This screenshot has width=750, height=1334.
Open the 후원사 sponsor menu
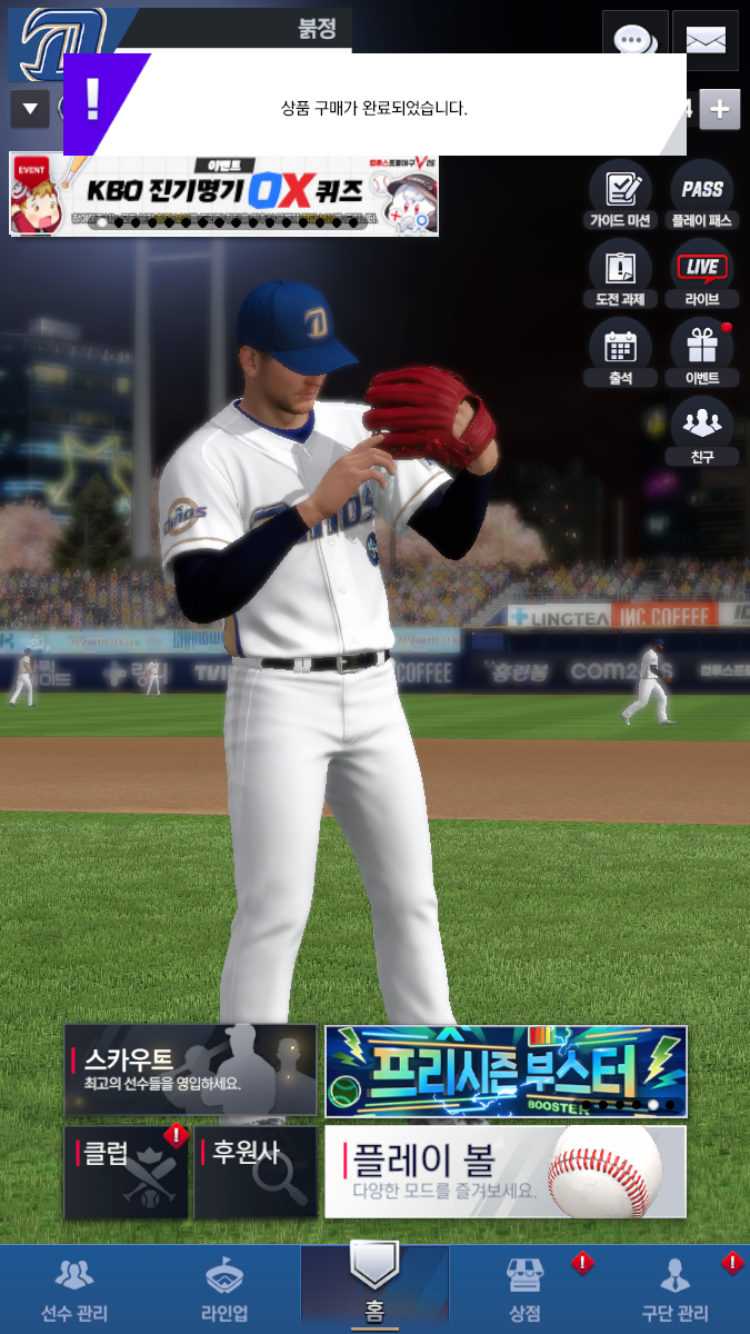[x=255, y=1172]
